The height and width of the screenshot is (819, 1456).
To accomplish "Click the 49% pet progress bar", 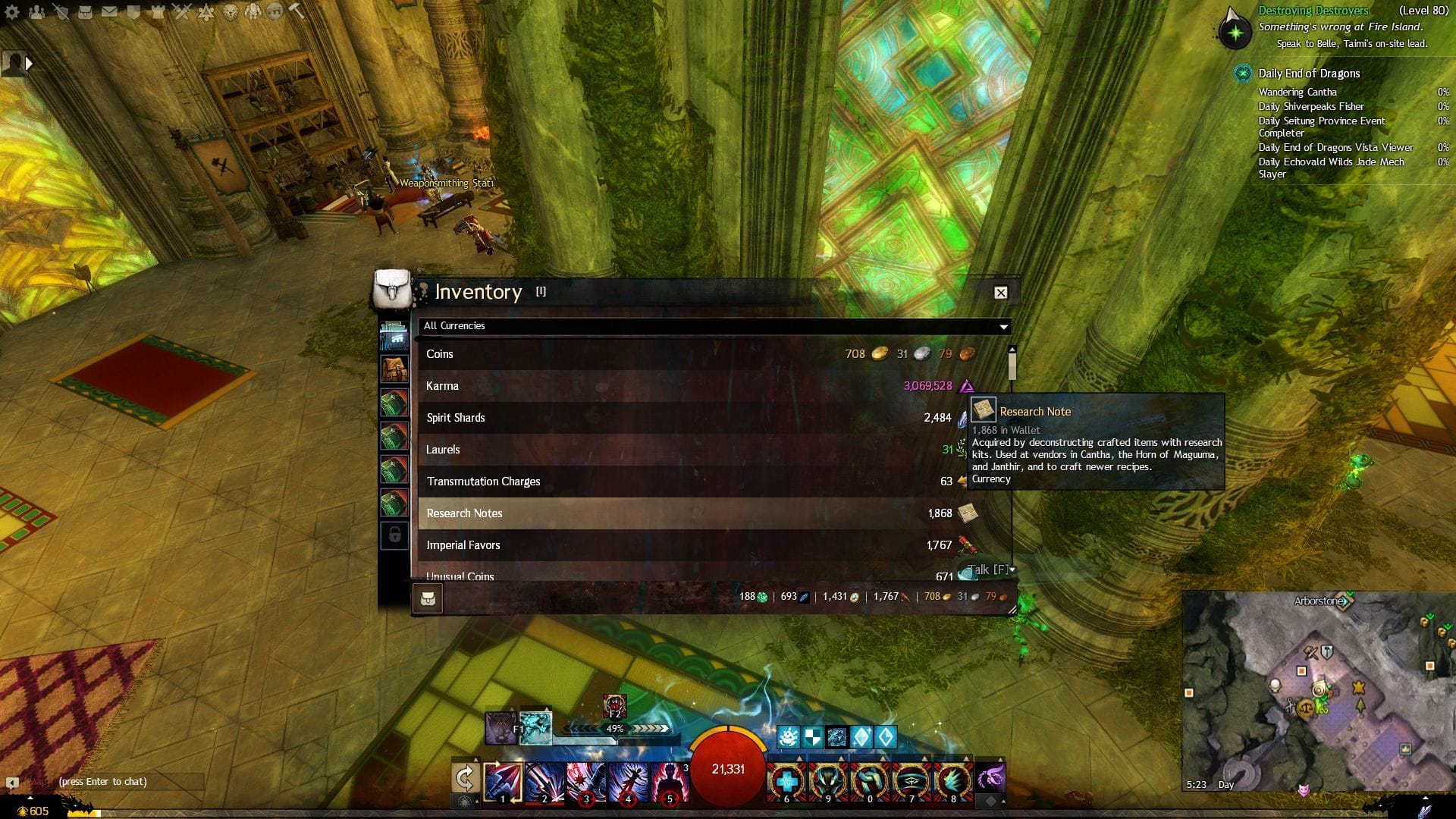I will pyautogui.click(x=614, y=729).
